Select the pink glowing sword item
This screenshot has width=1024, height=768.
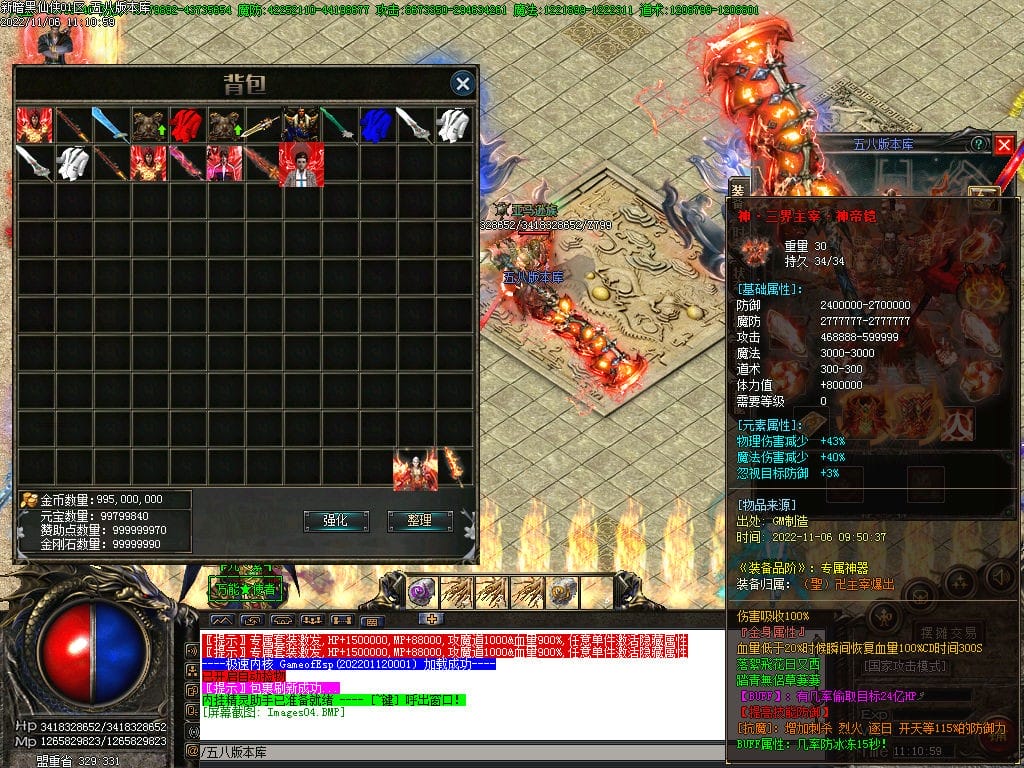187,163
